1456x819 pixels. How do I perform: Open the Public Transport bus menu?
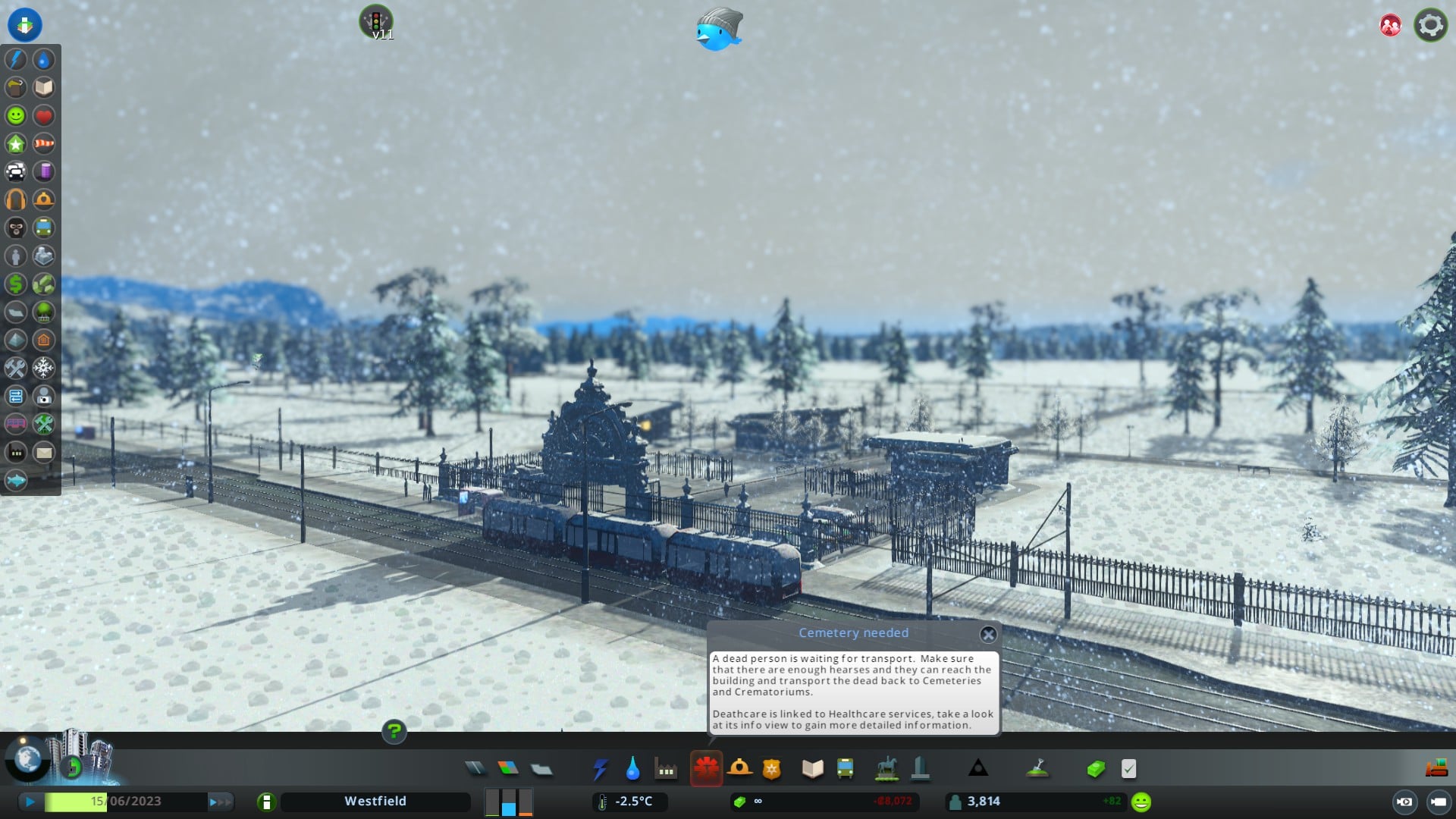(845, 769)
